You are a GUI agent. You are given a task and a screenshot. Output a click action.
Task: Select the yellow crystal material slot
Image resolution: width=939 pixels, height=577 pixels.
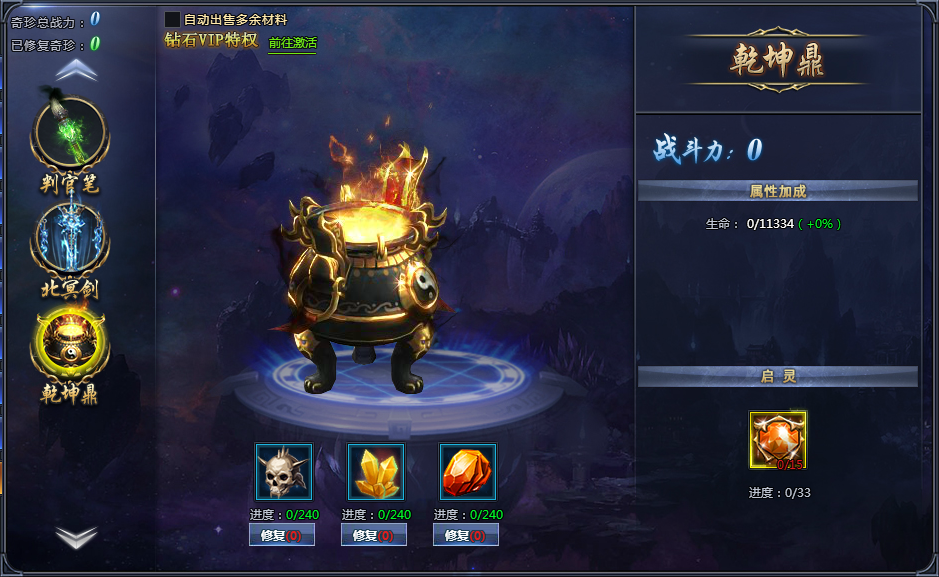coord(376,472)
